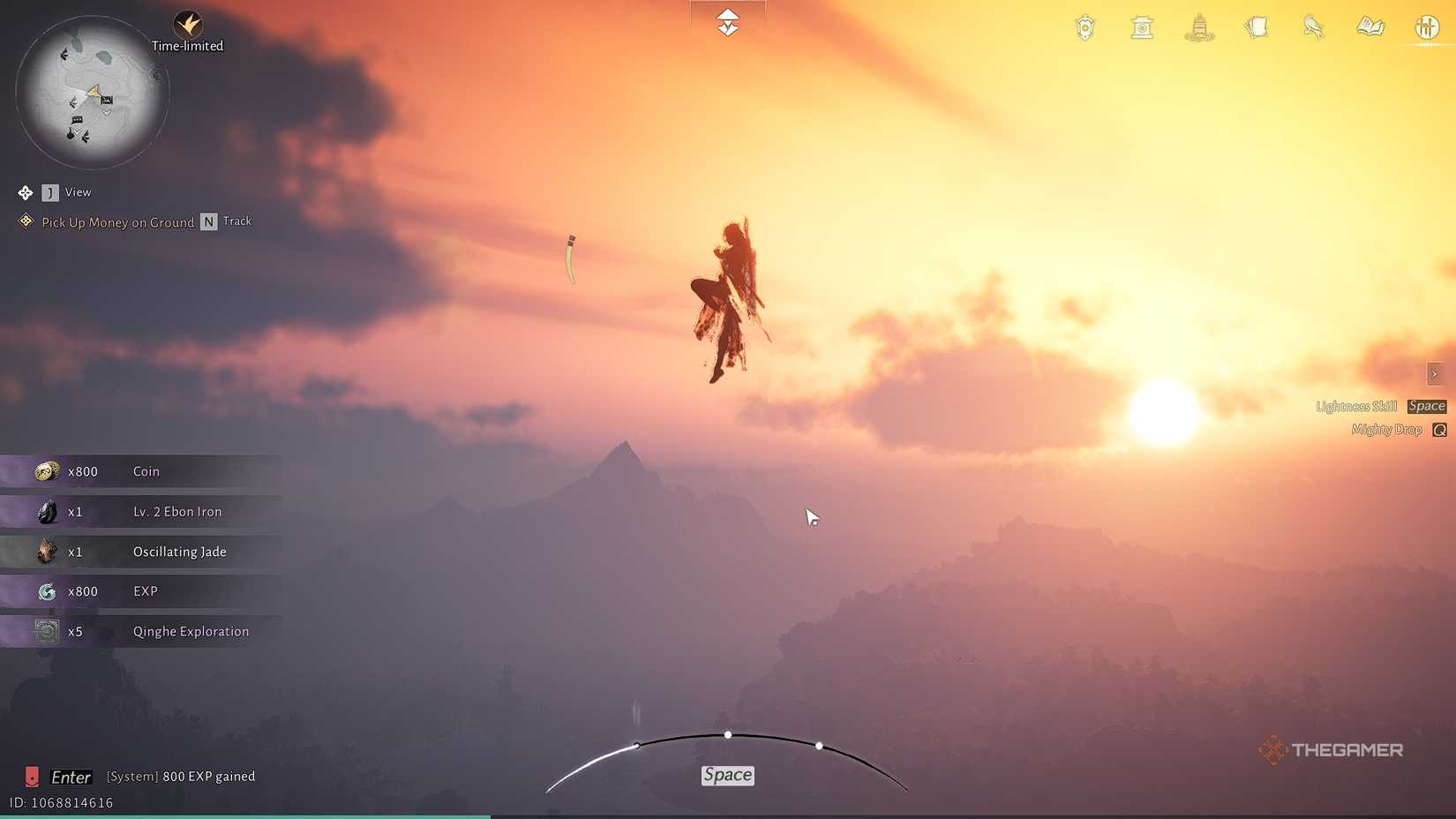
Task: Select the bell icon in top toolbar
Action: 1142,27
